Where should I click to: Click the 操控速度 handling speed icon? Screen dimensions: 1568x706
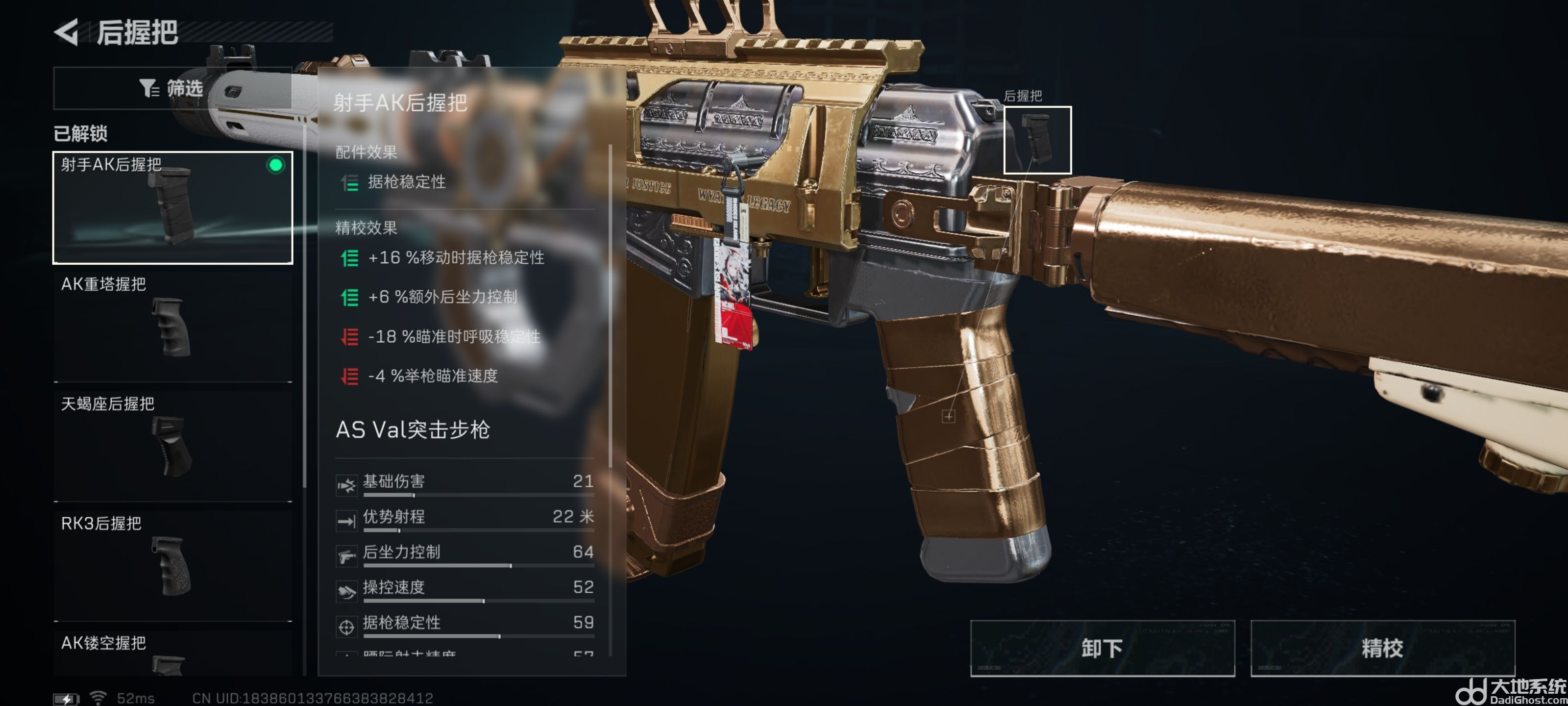[x=346, y=590]
